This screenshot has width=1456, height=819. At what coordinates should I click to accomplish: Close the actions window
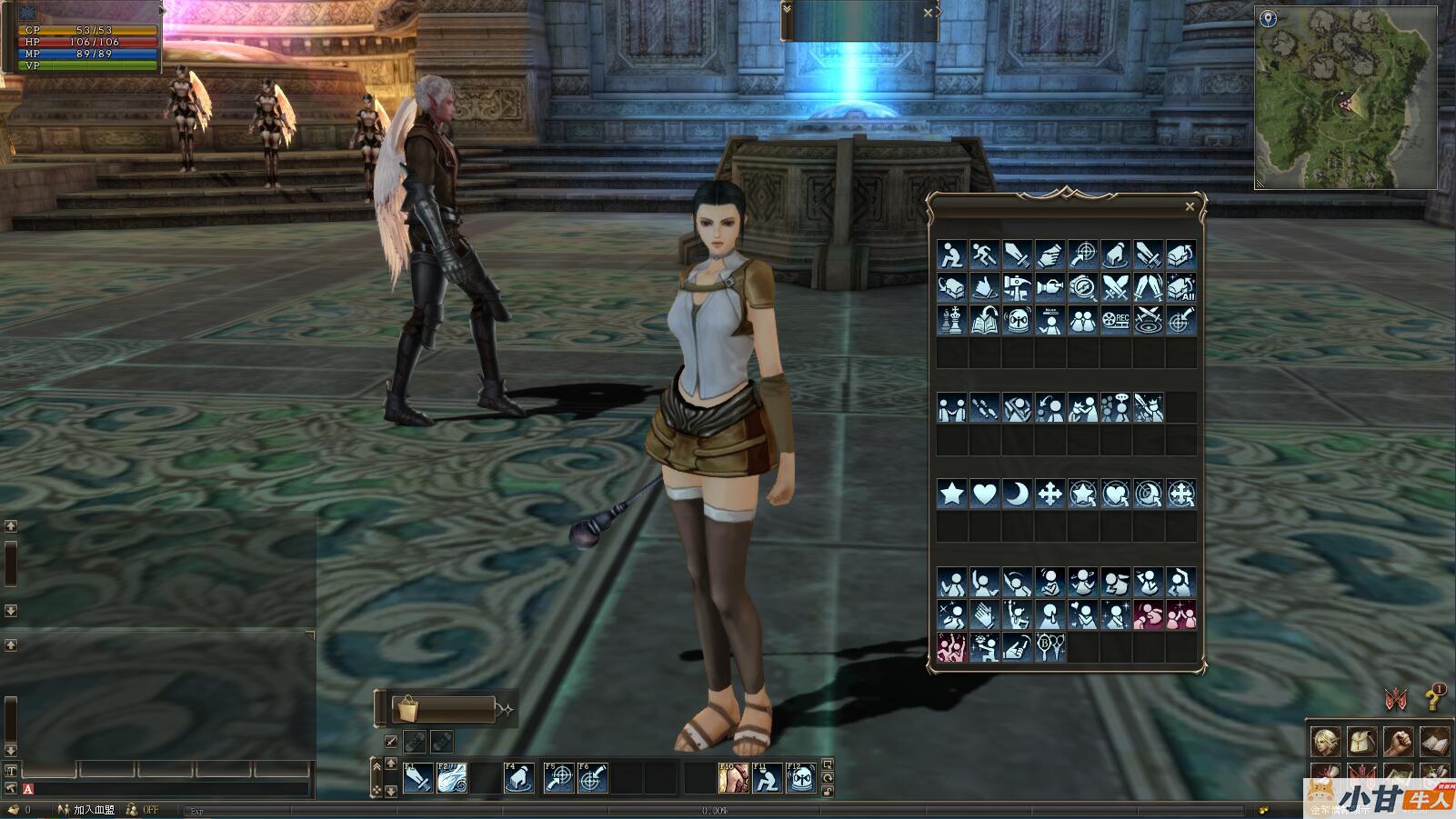coord(1190,207)
